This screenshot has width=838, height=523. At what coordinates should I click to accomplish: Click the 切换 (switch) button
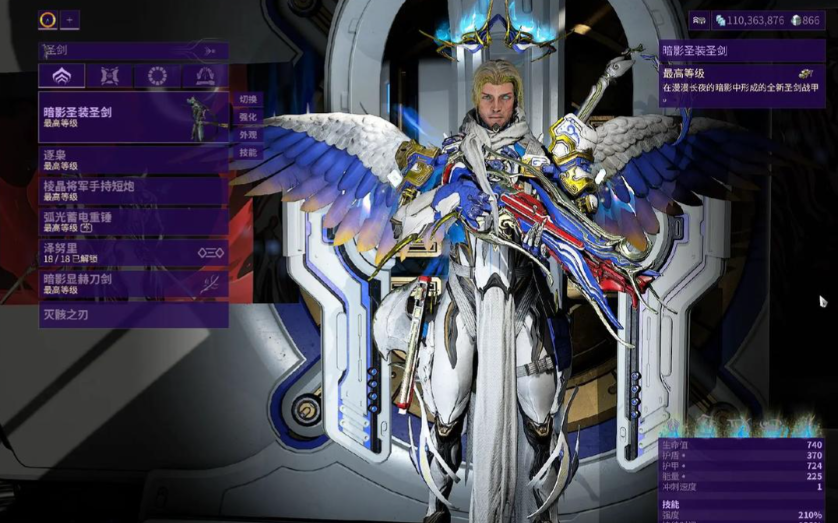tap(248, 99)
